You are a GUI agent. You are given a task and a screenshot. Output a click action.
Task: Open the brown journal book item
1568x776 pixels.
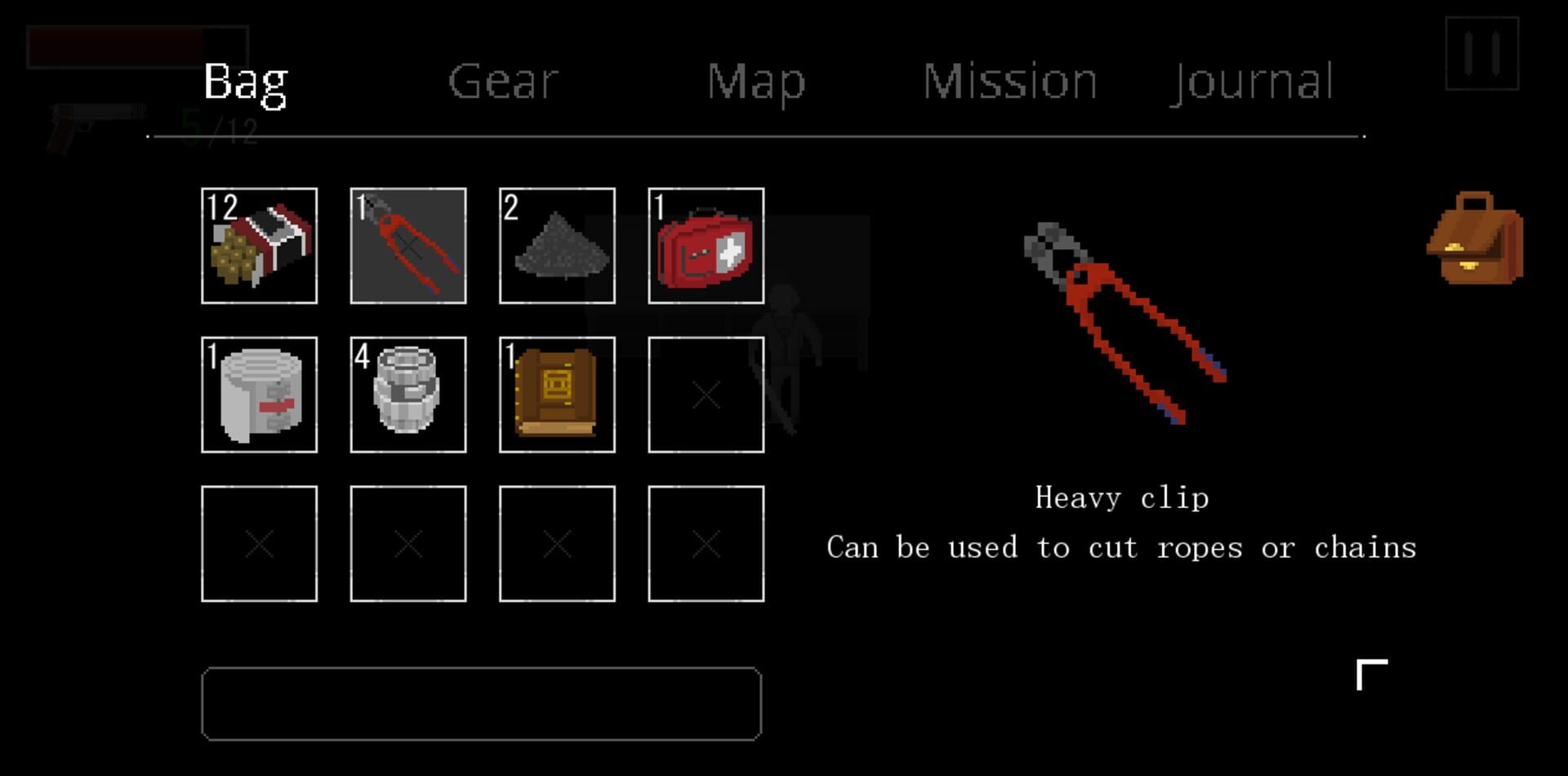(x=557, y=394)
